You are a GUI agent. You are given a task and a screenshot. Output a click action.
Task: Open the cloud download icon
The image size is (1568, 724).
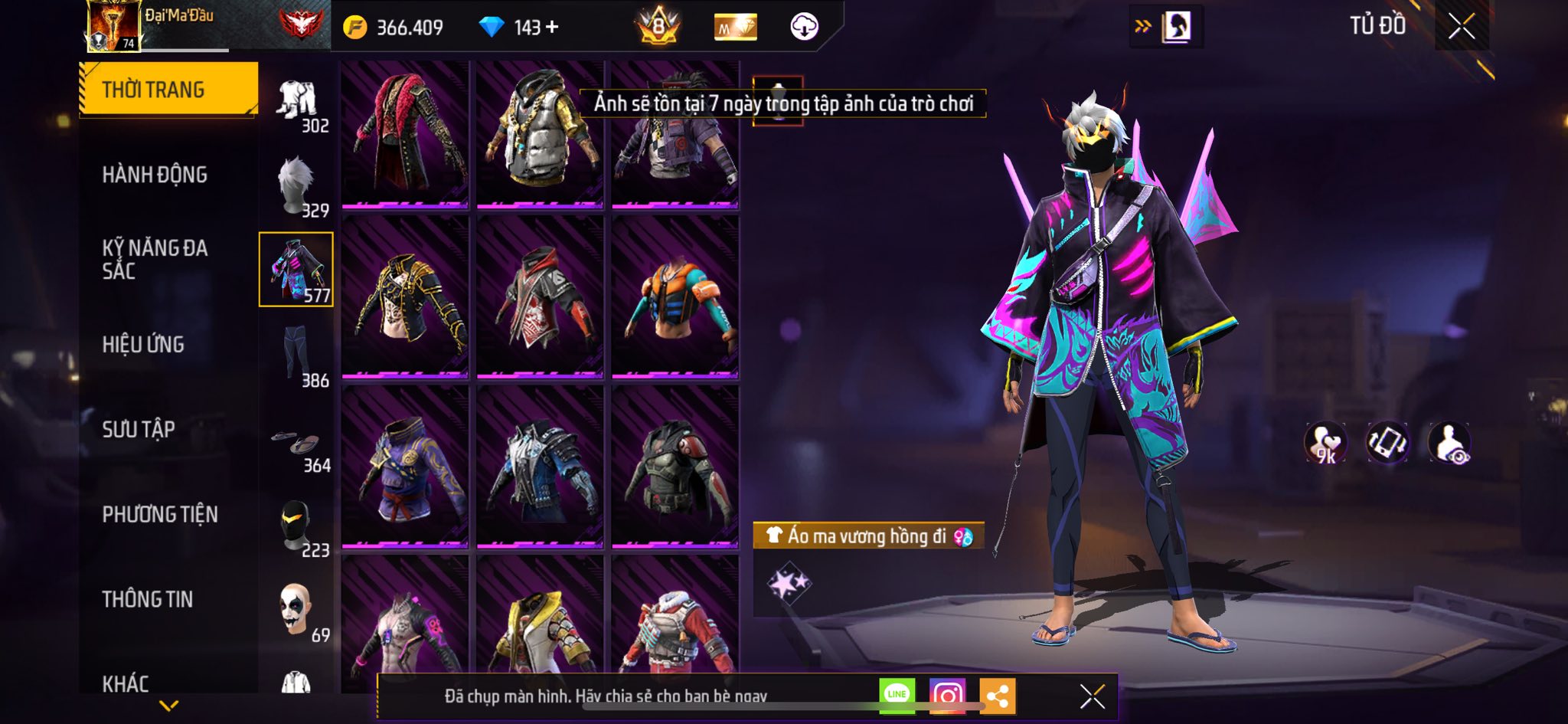(804, 27)
